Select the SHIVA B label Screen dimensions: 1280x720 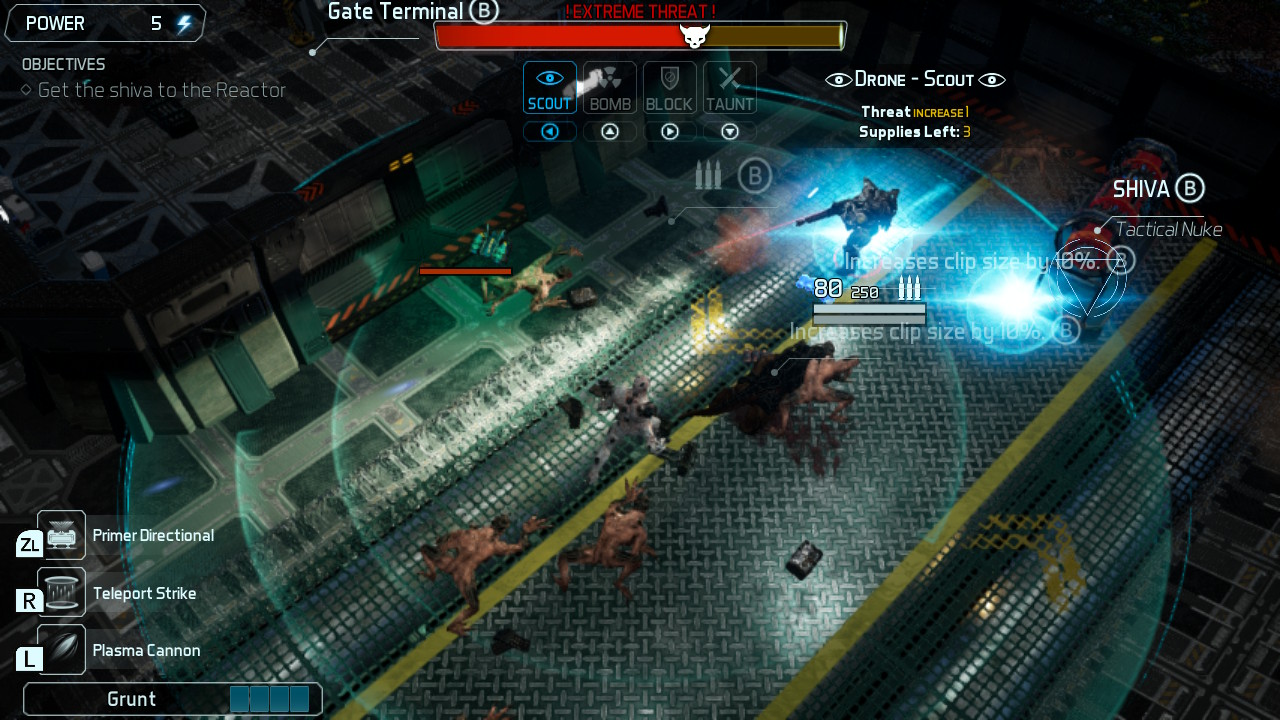point(1157,188)
